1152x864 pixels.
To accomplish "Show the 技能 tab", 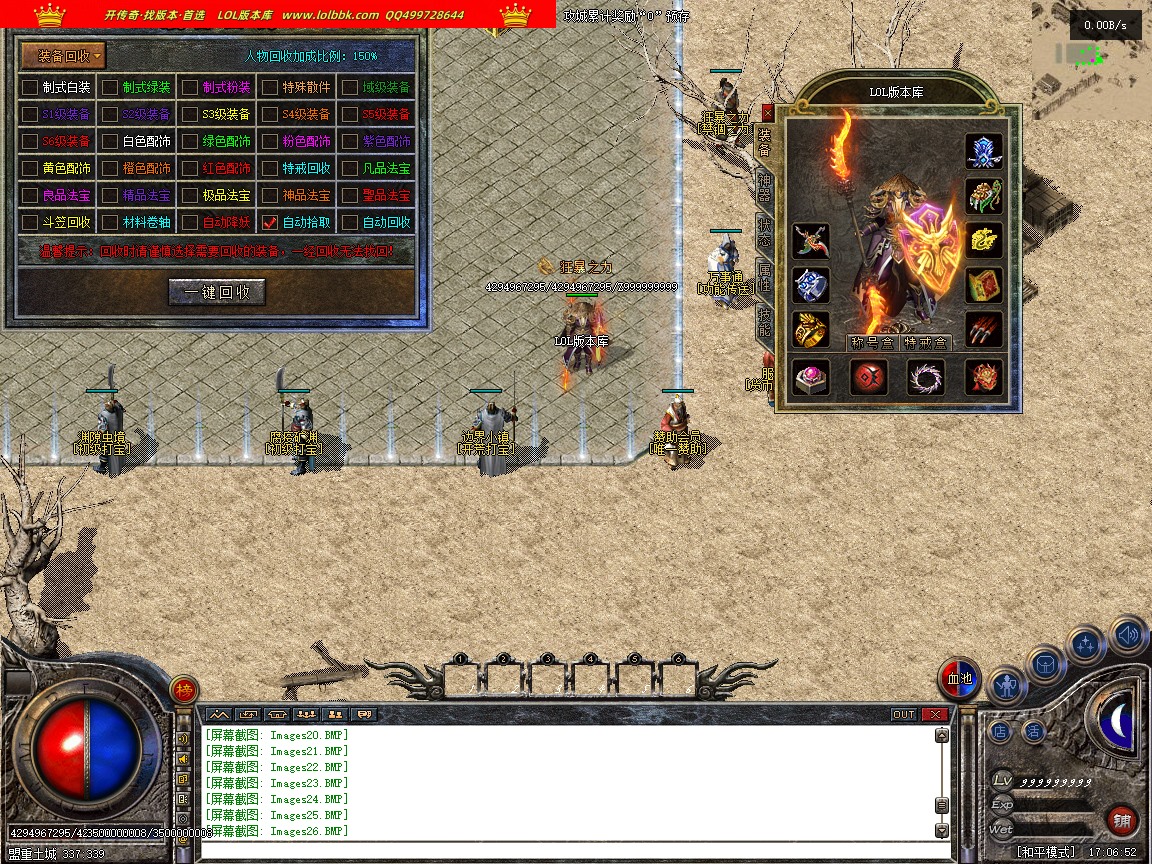I will pos(764,320).
